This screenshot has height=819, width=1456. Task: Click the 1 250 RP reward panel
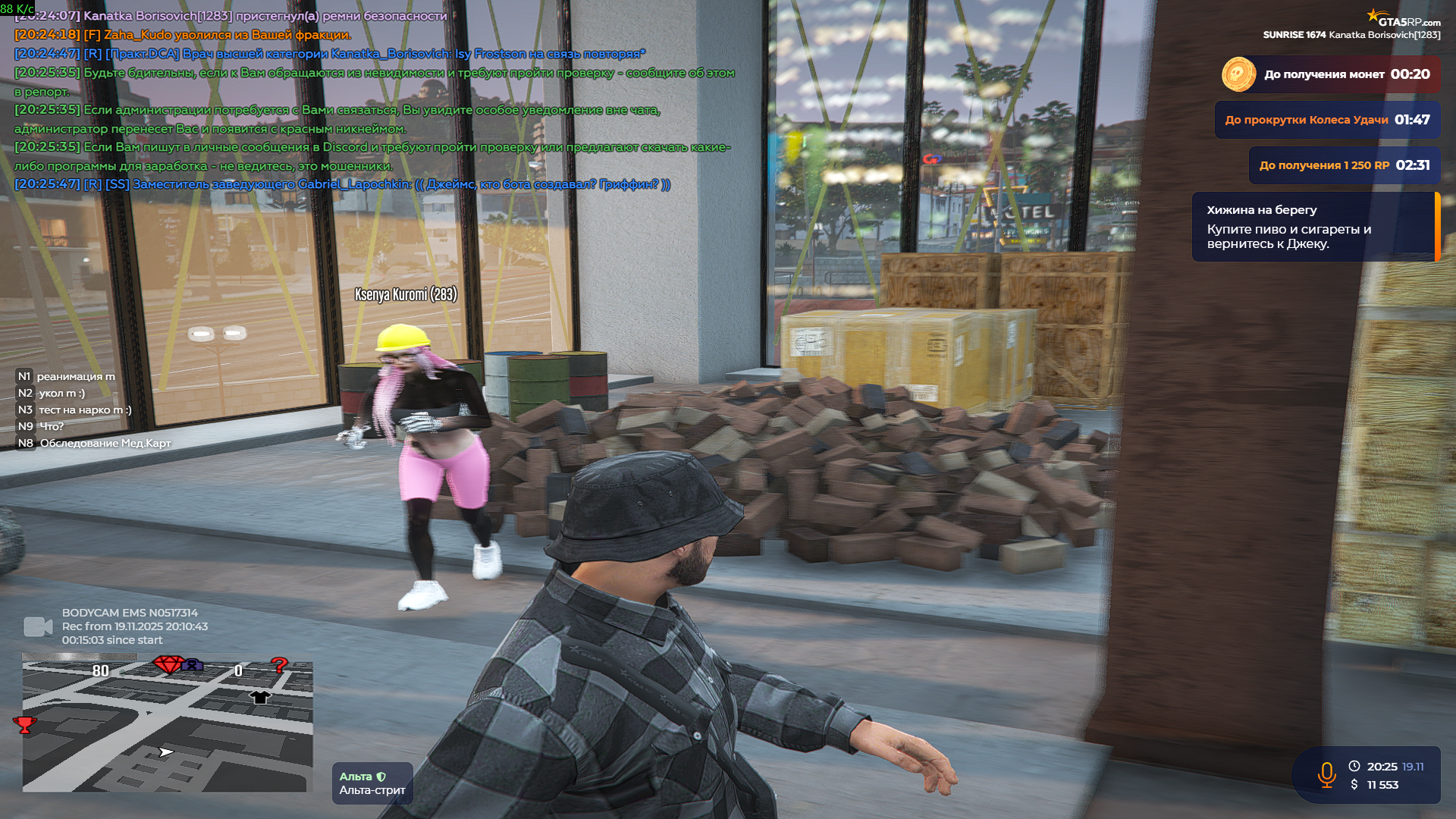1344,165
